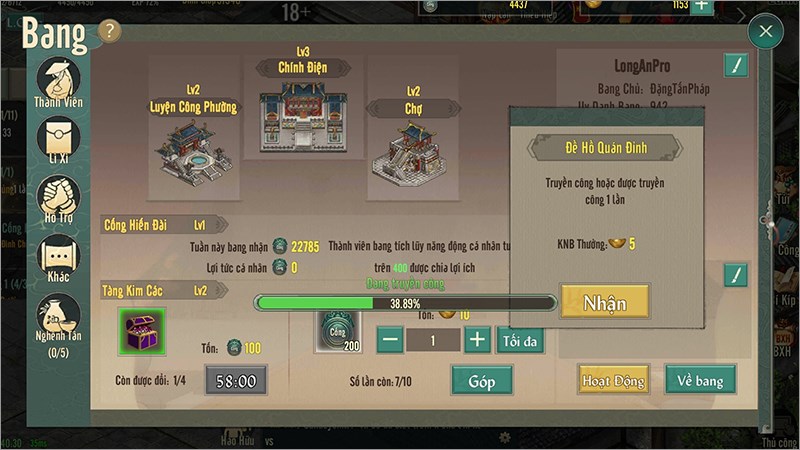Screen dimensions: 800x450
Task: Open the Nghênh Tân tab
Action: pos(58,318)
